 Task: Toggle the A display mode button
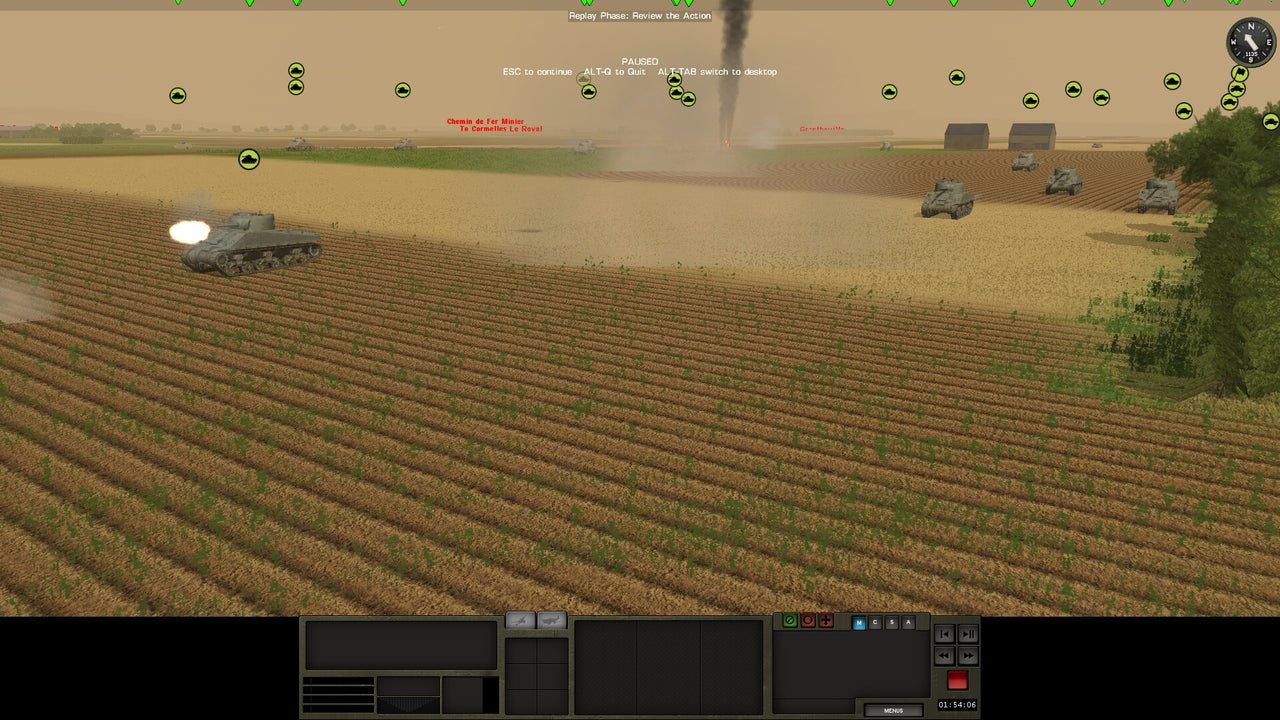[908, 623]
